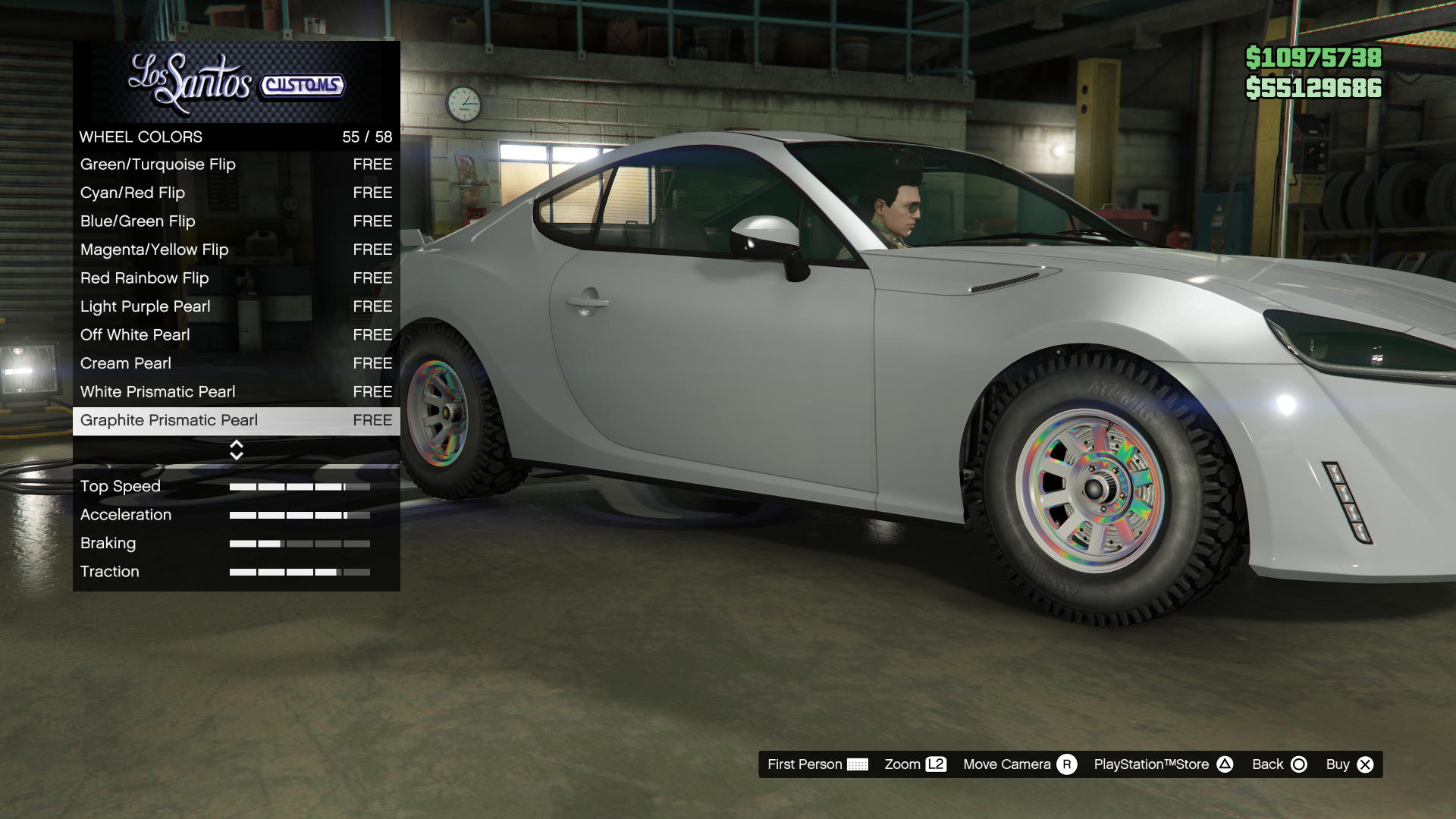This screenshot has width=1456, height=819.
Task: Select Magenta/Yellow Flip entry
Action: tap(235, 249)
